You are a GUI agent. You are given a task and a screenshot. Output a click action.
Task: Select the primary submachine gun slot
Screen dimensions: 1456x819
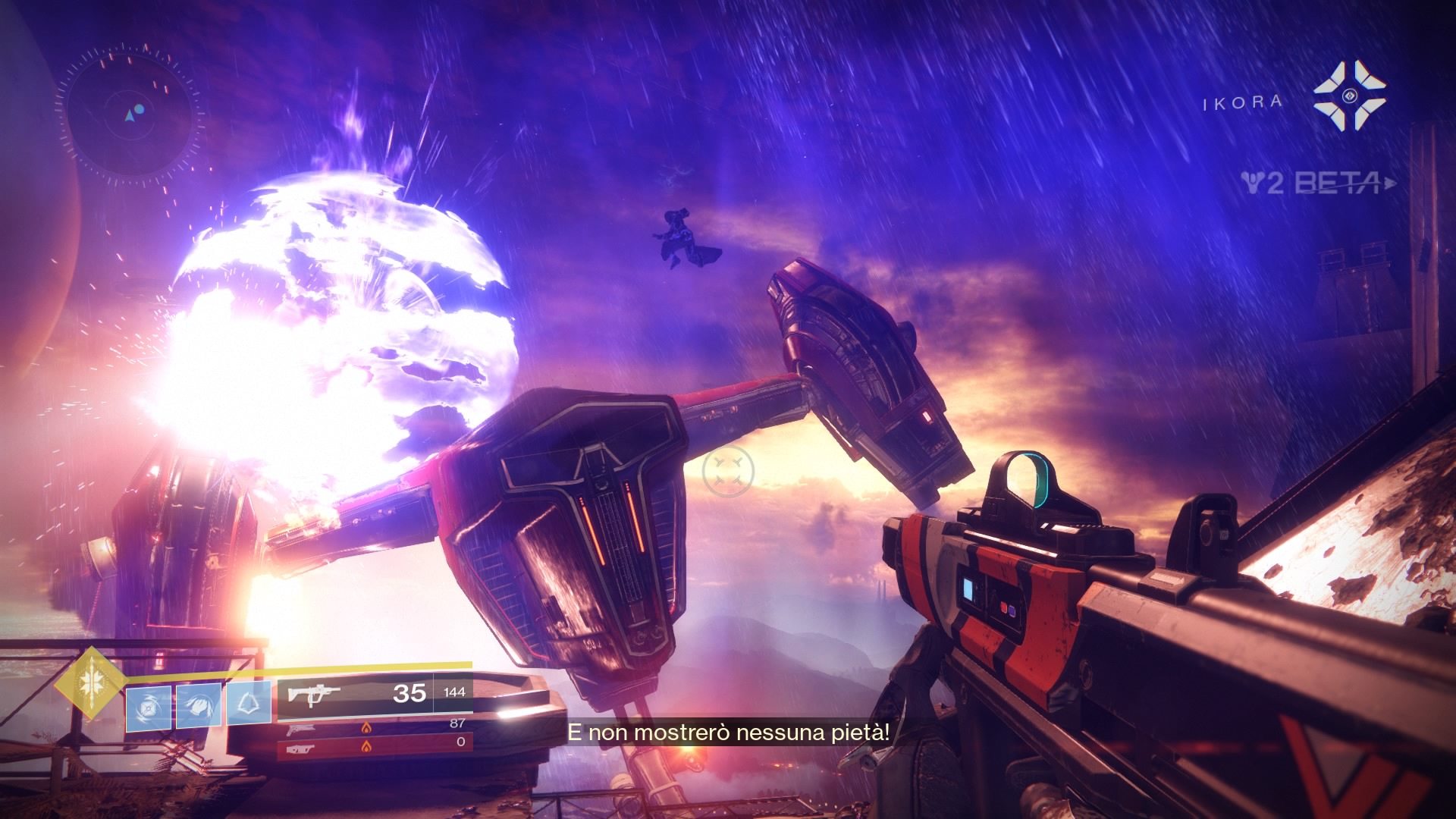point(375,693)
